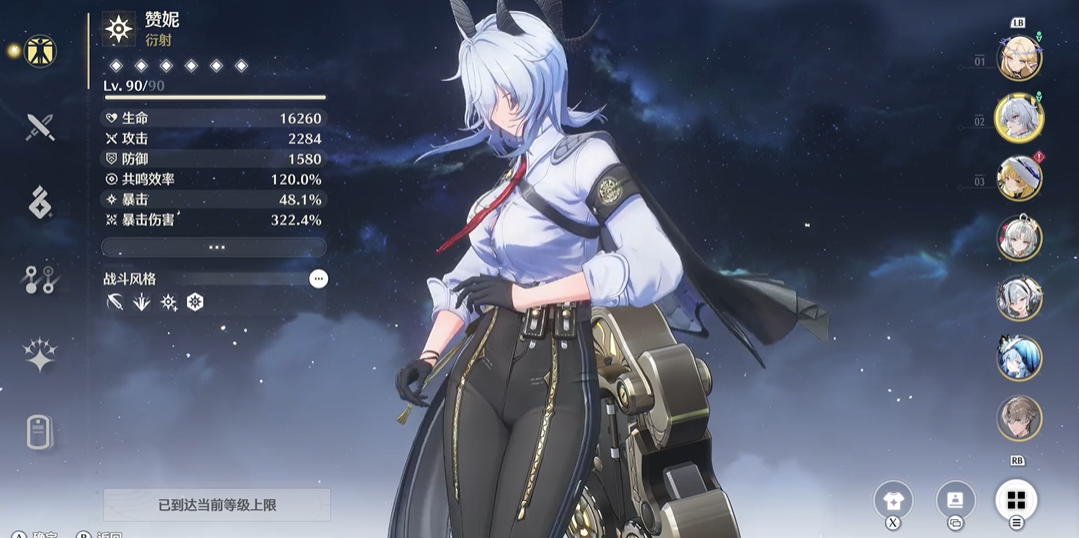This screenshot has height=538, width=1079.
Task: Open the four-point star resonance chain tab
Action: tap(40, 355)
